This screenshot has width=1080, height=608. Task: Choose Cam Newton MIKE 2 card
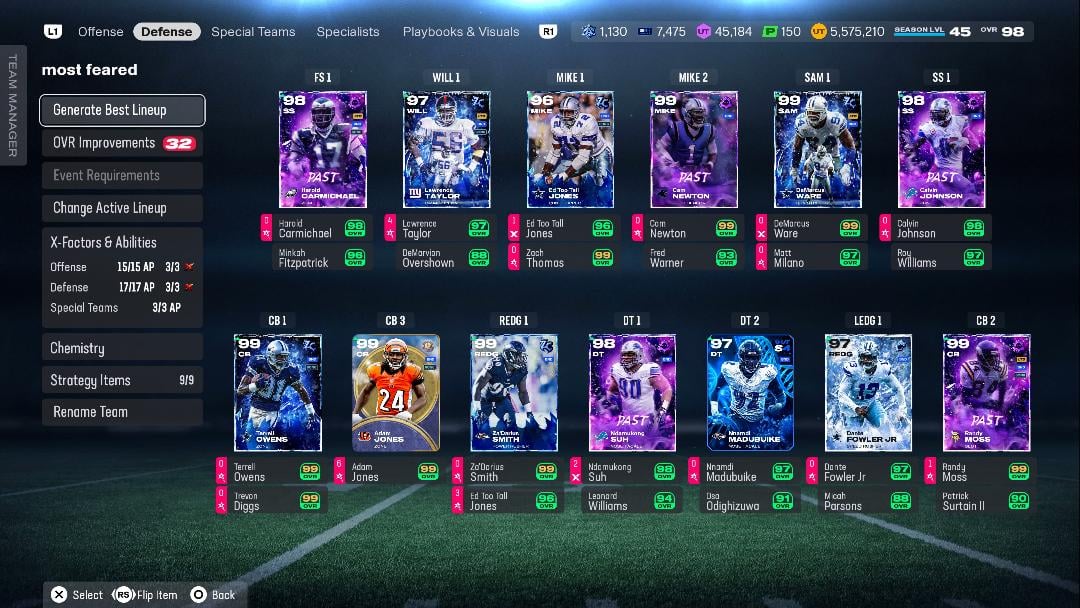pos(693,150)
